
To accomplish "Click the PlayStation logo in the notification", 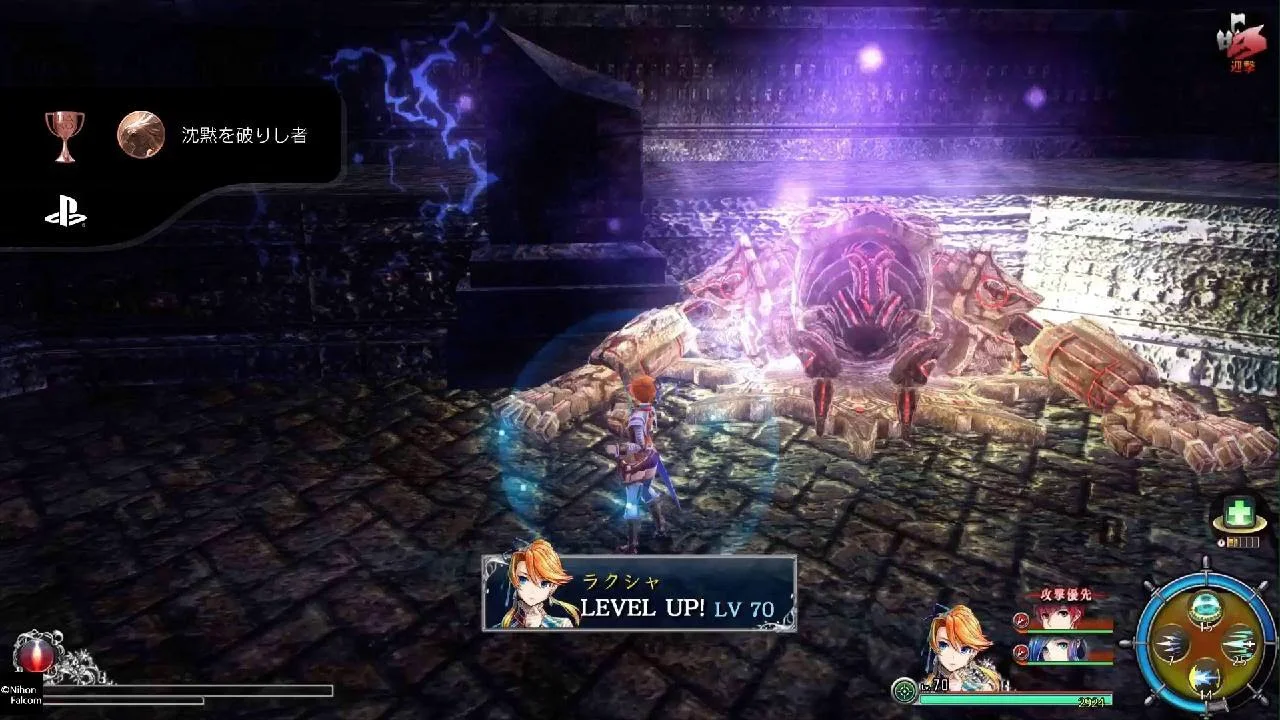I will pyautogui.click(x=66, y=211).
